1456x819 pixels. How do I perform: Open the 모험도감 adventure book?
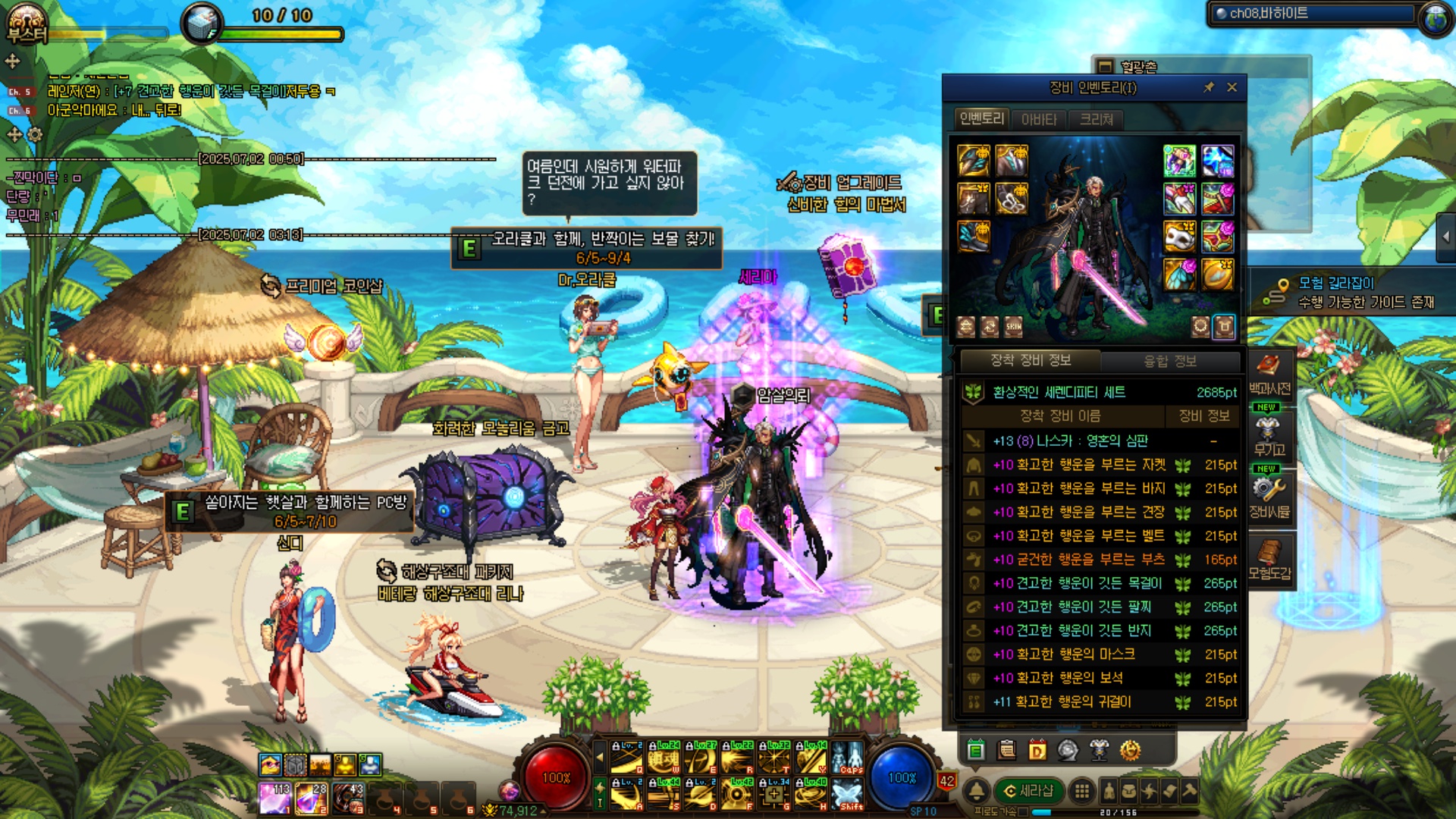coord(1269,560)
